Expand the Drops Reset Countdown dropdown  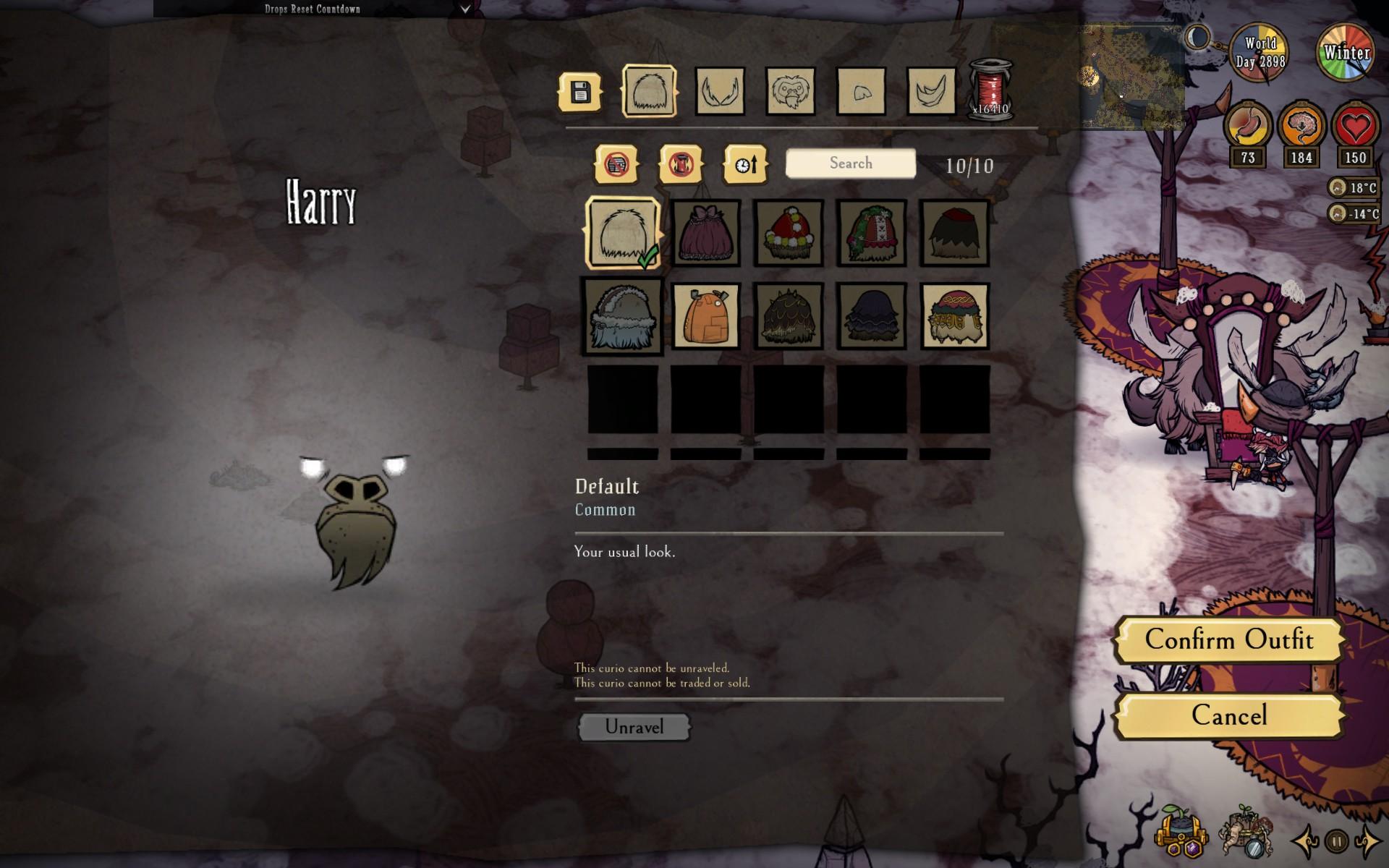(465, 9)
